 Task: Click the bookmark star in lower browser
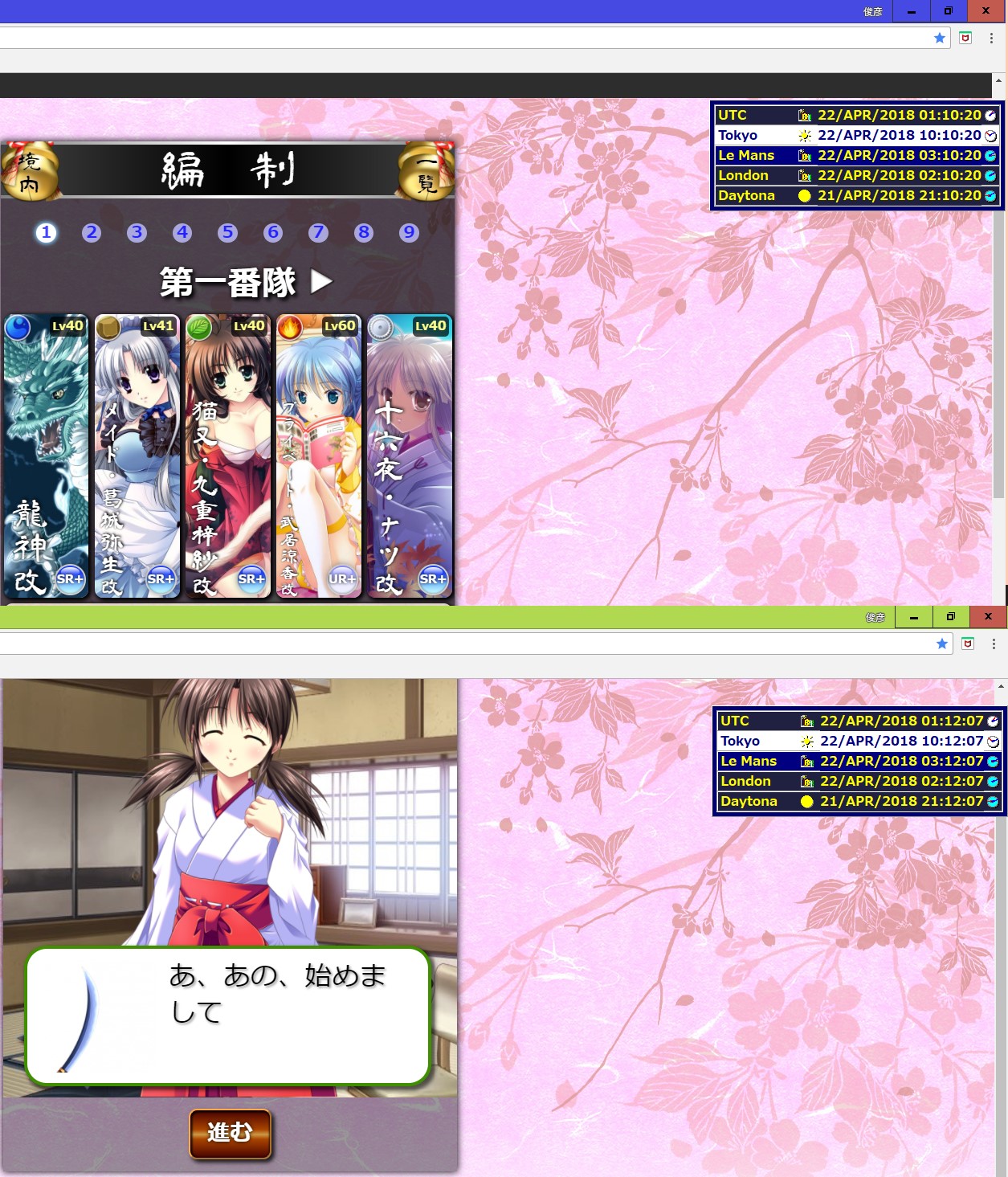(x=942, y=644)
